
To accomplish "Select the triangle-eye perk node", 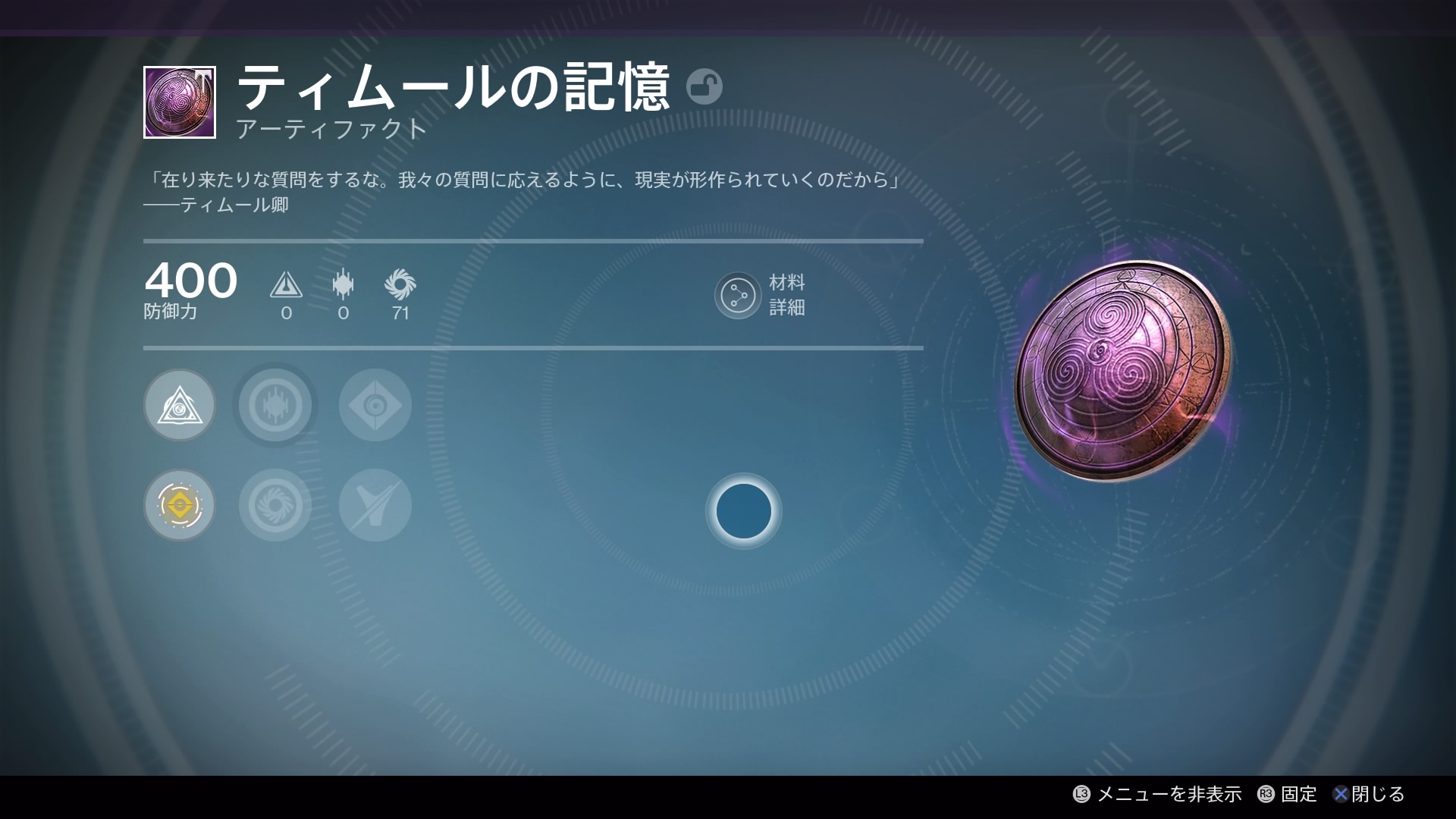I will [180, 405].
